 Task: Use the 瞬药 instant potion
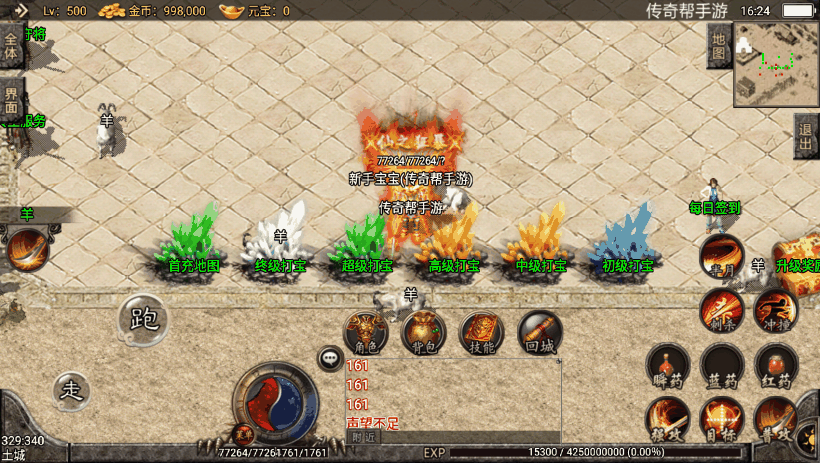point(667,365)
